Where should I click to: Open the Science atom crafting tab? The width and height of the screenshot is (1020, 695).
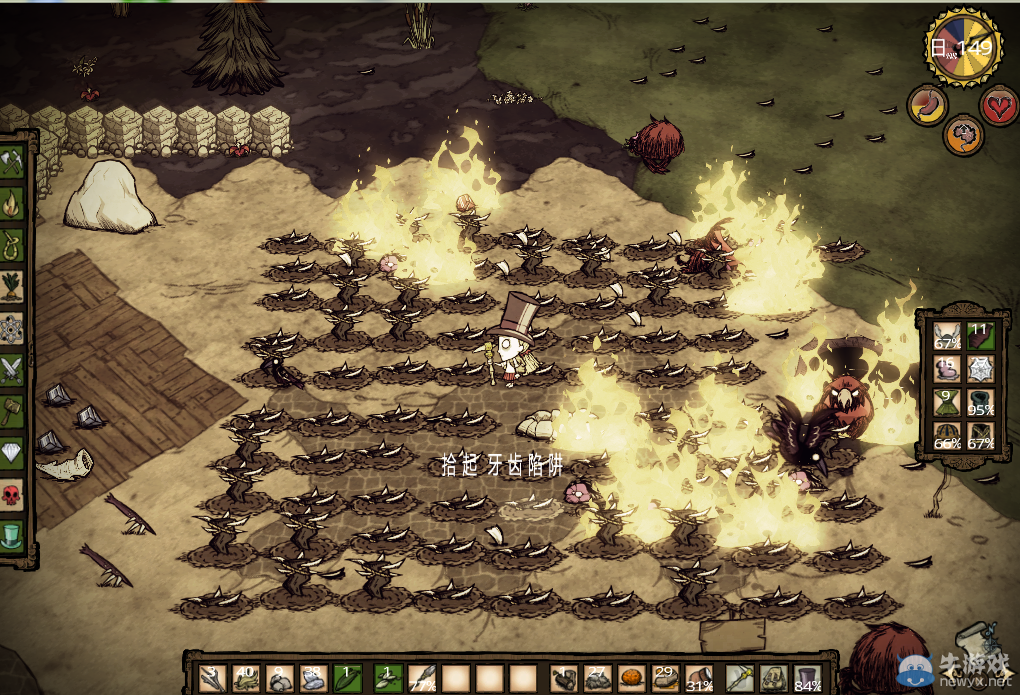point(13,328)
